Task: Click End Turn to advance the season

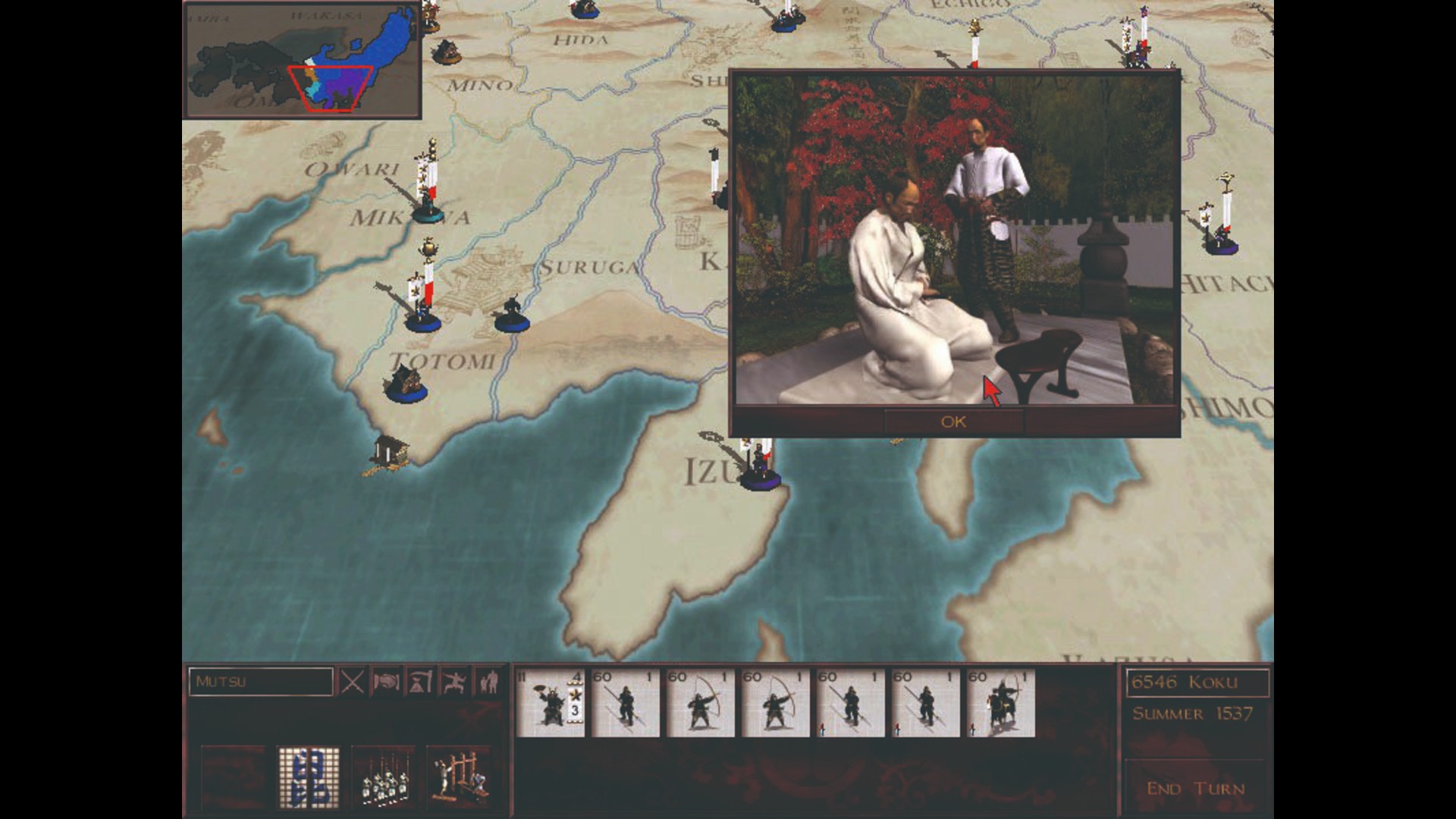Action: 1194,789
